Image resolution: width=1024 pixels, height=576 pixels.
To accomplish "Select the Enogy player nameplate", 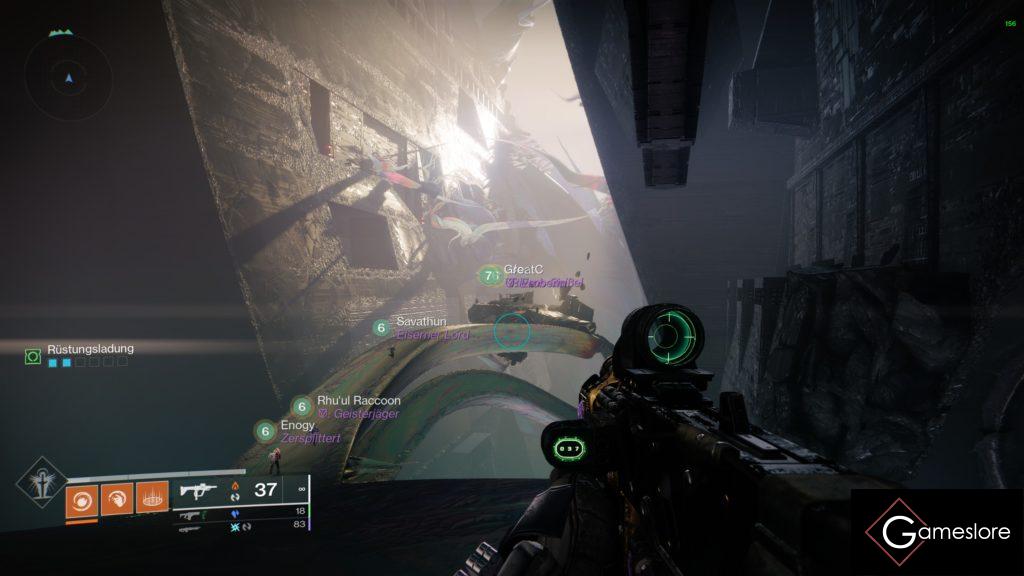I will pyautogui.click(x=297, y=426).
